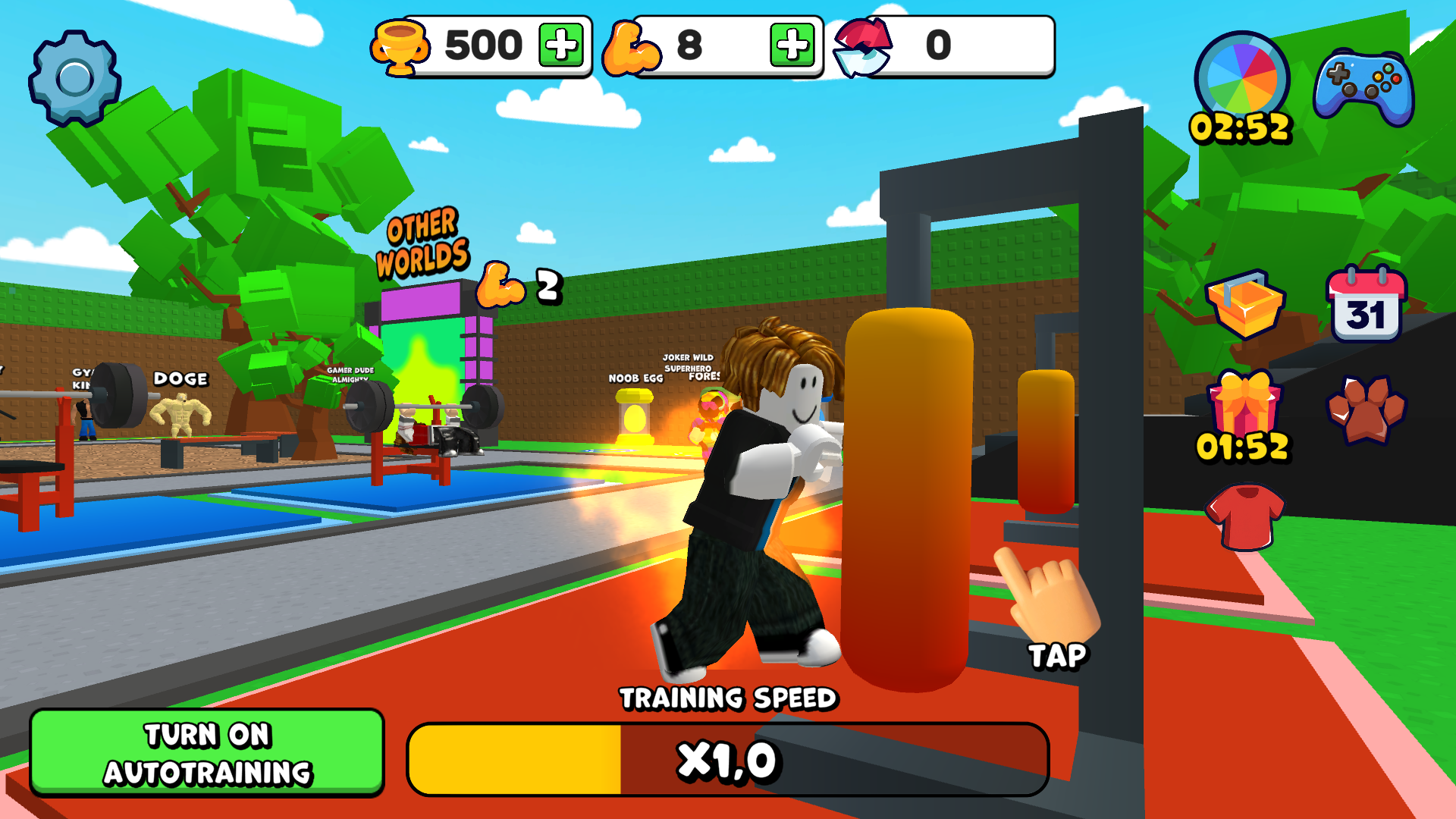Open the blue gamepad icon

1363,87
